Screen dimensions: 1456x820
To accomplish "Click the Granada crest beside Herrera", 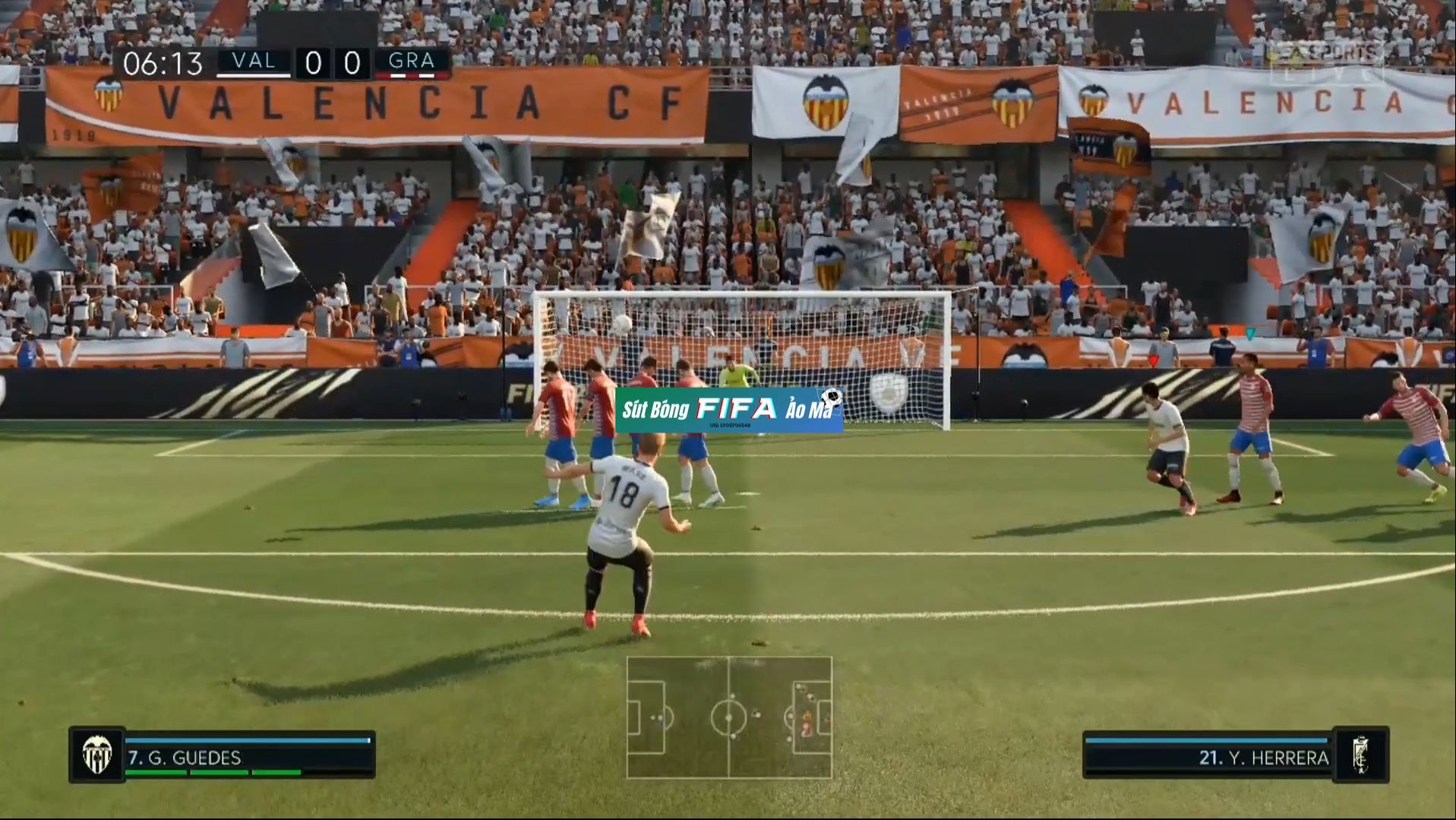I will (x=1361, y=755).
